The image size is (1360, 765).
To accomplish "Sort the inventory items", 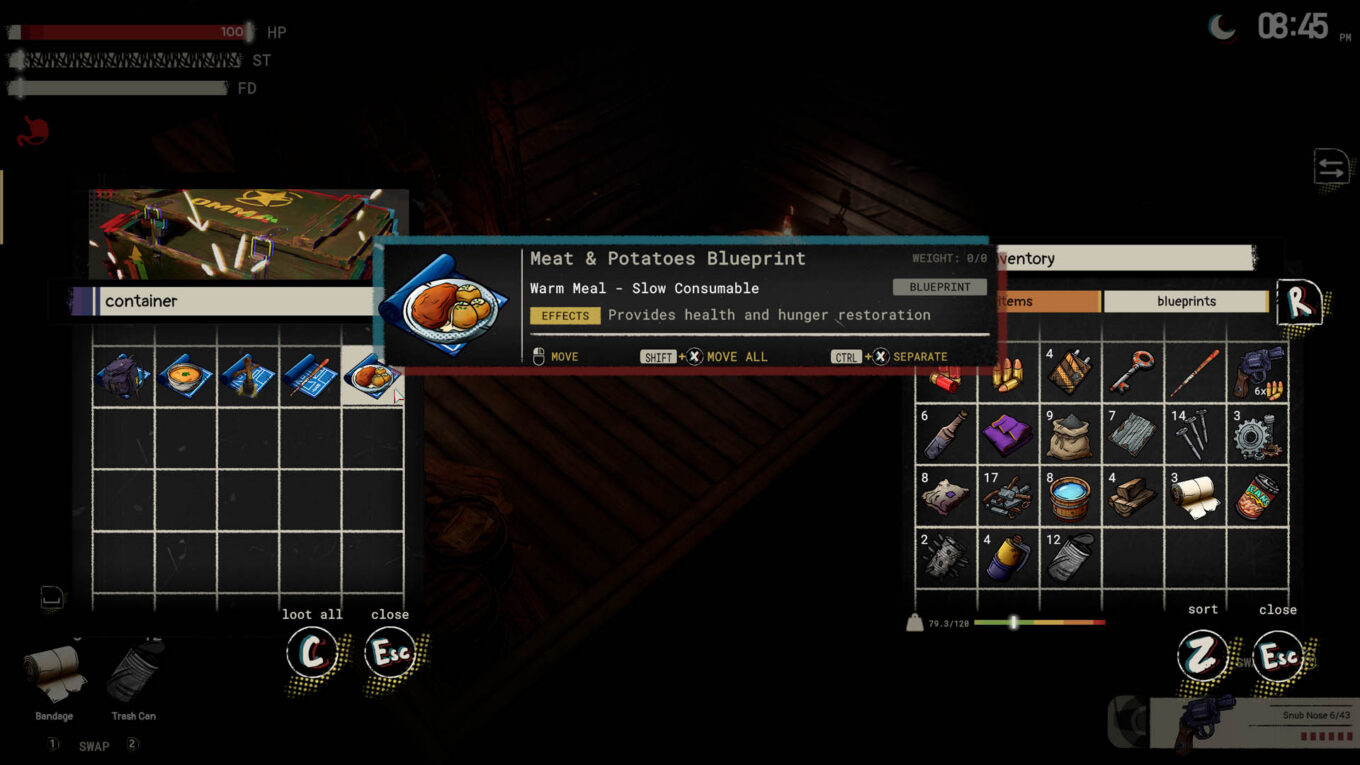I will point(1201,655).
